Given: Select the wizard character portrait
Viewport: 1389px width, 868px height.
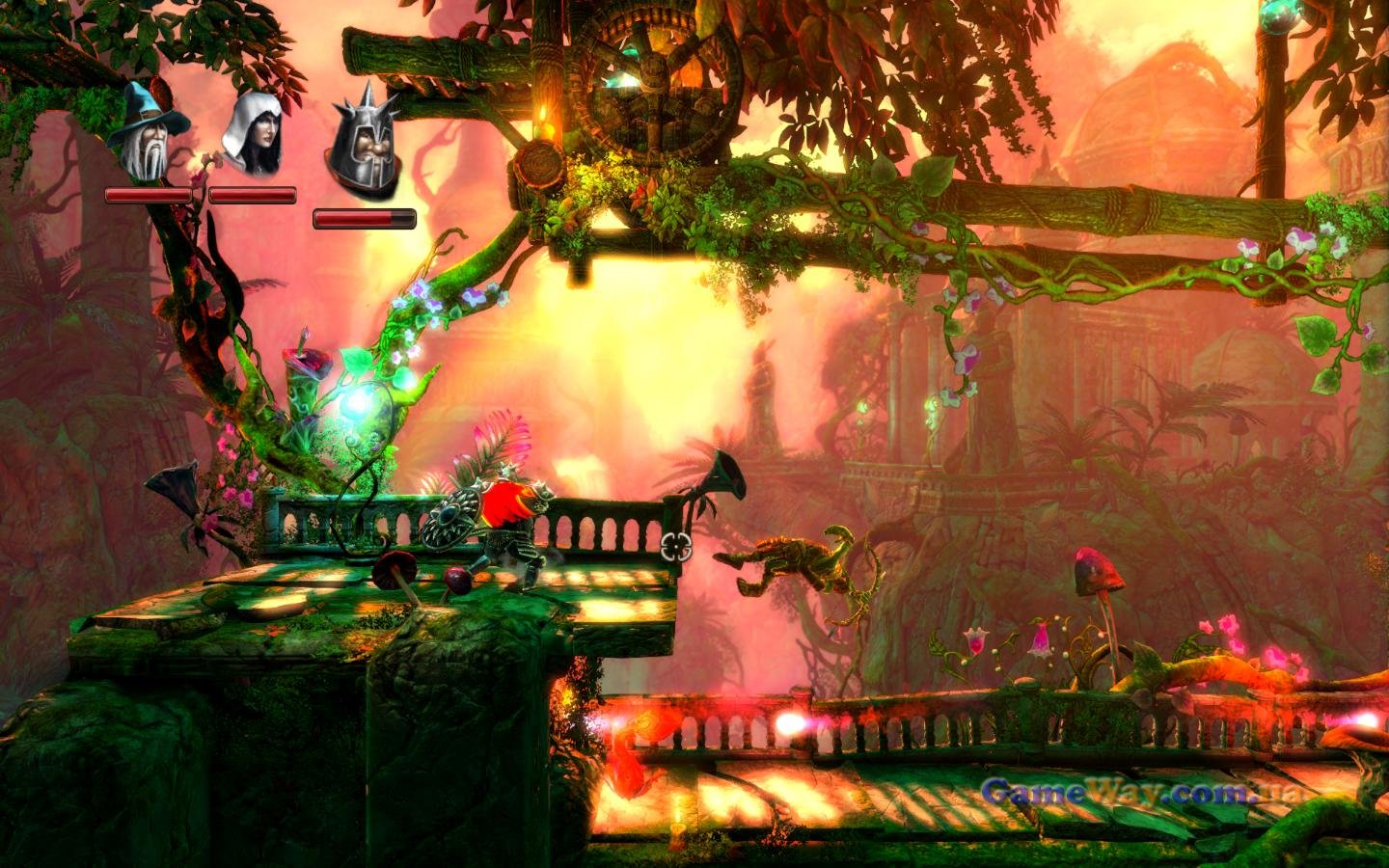Looking at the screenshot, I should tap(147, 135).
